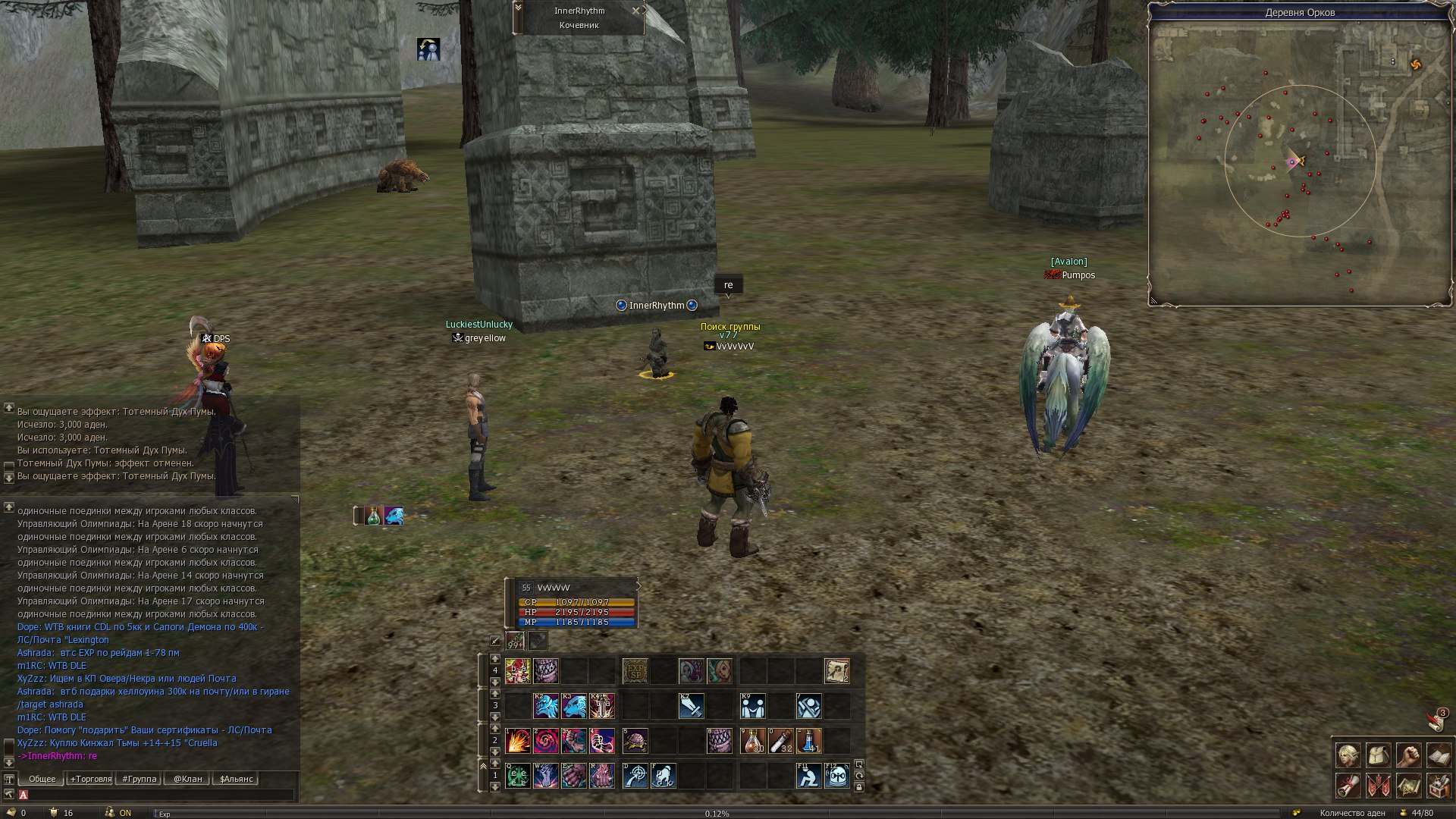Switch to the $Альянс chat tab
Image resolution: width=1456 pixels, height=819 pixels.
237,779
